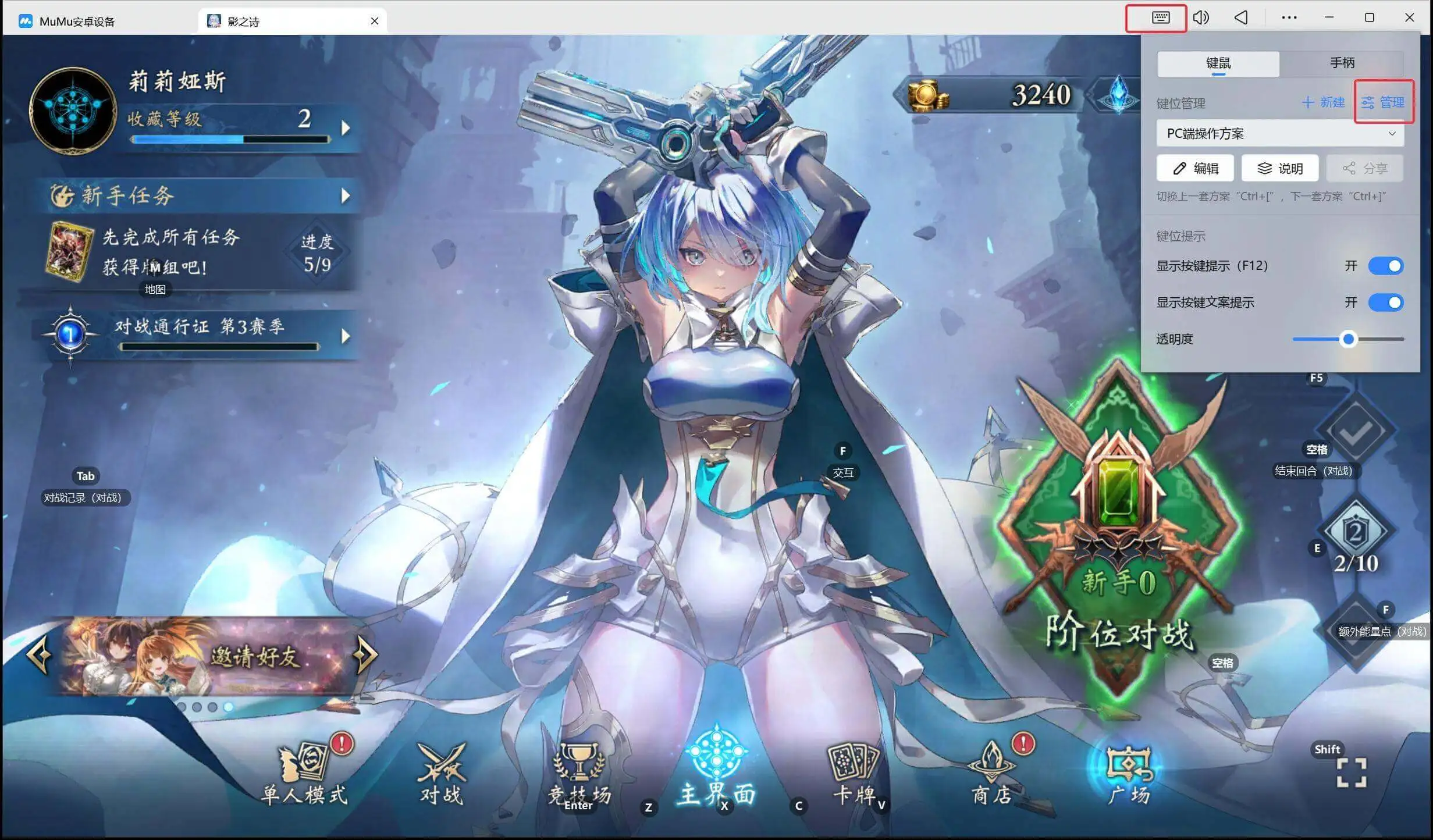Enter the 广场 plaza
The image size is (1433, 840).
[1128, 775]
